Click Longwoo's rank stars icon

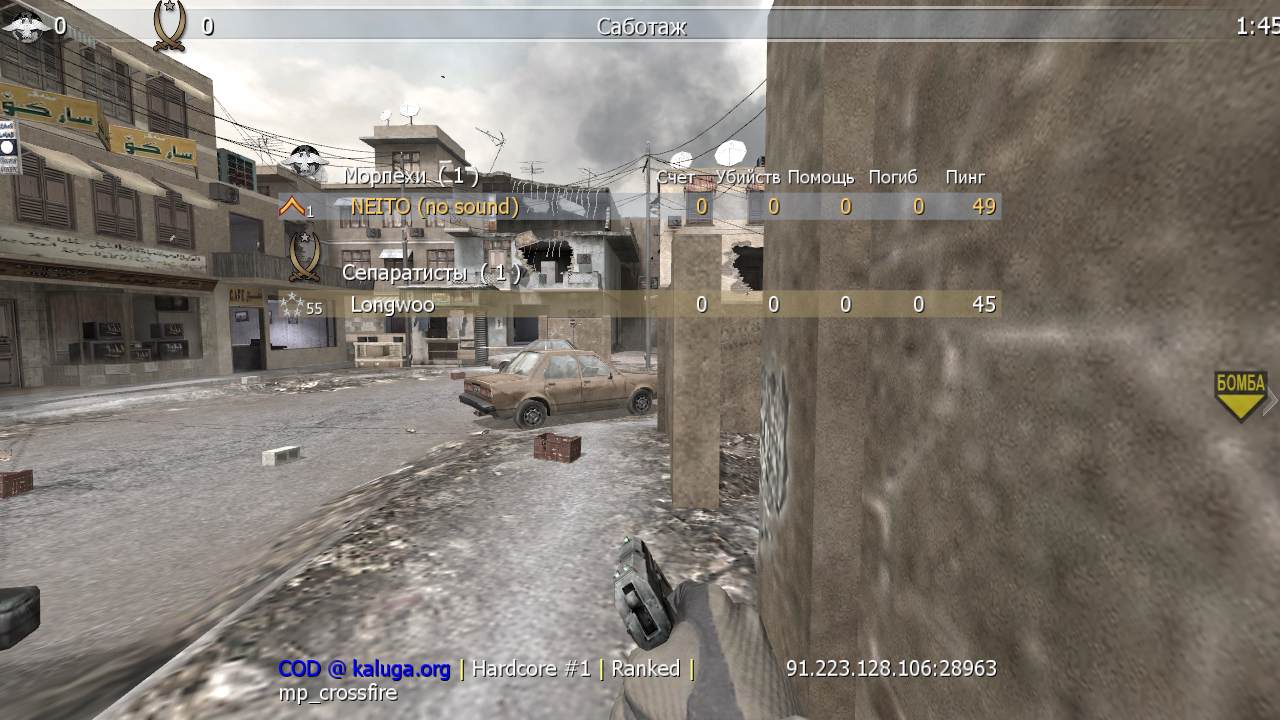(x=293, y=304)
